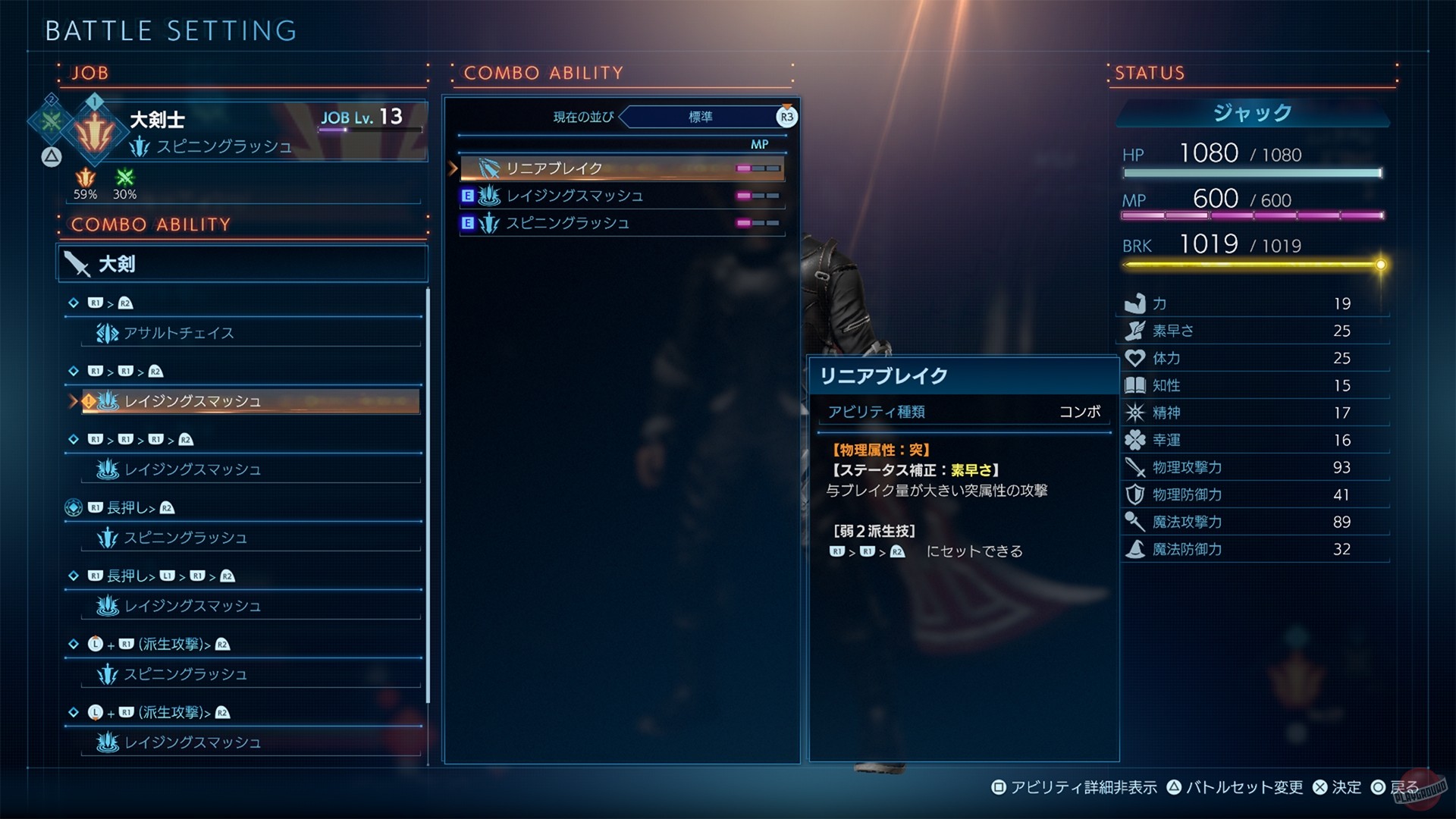Switch to the JOB section header
1456x819 pixels.
[x=89, y=74]
